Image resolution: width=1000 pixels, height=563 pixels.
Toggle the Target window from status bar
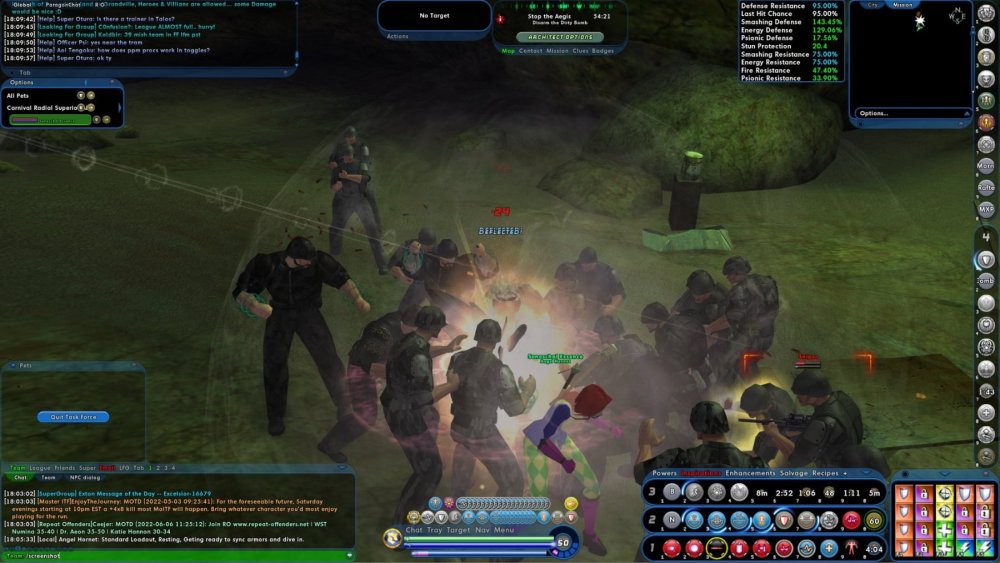click(x=457, y=530)
